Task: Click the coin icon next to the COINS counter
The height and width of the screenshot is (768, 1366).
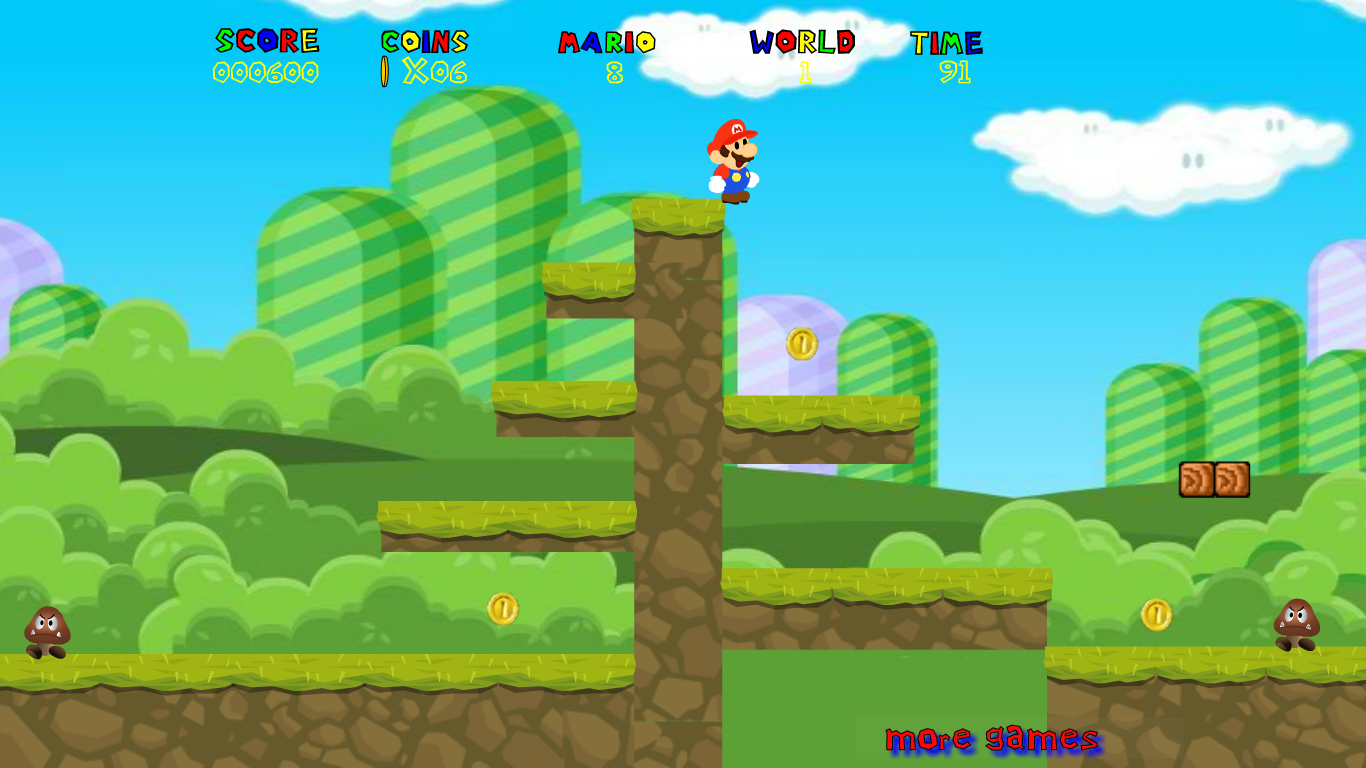Action: coord(383,70)
